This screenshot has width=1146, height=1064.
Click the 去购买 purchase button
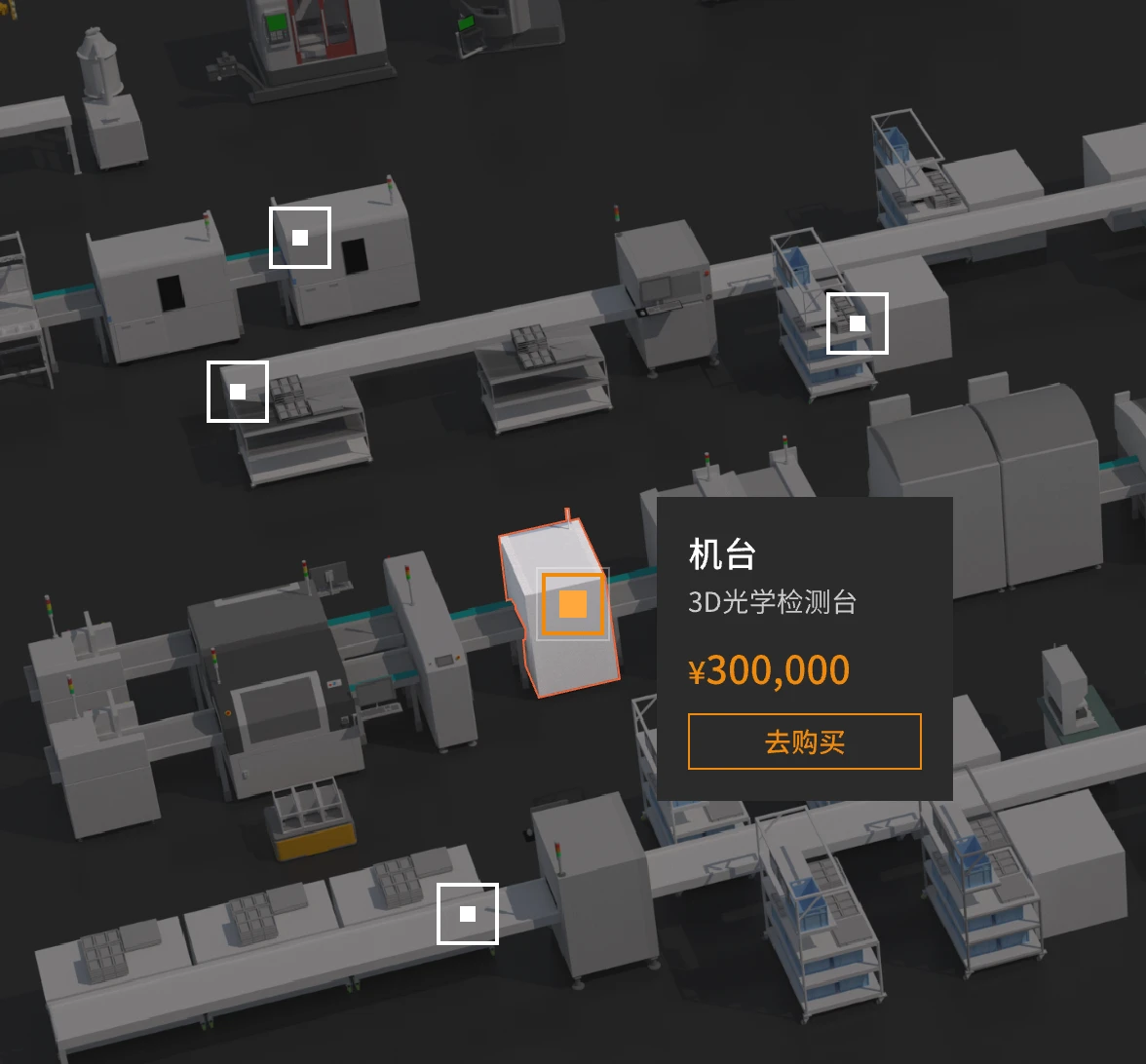tap(804, 741)
